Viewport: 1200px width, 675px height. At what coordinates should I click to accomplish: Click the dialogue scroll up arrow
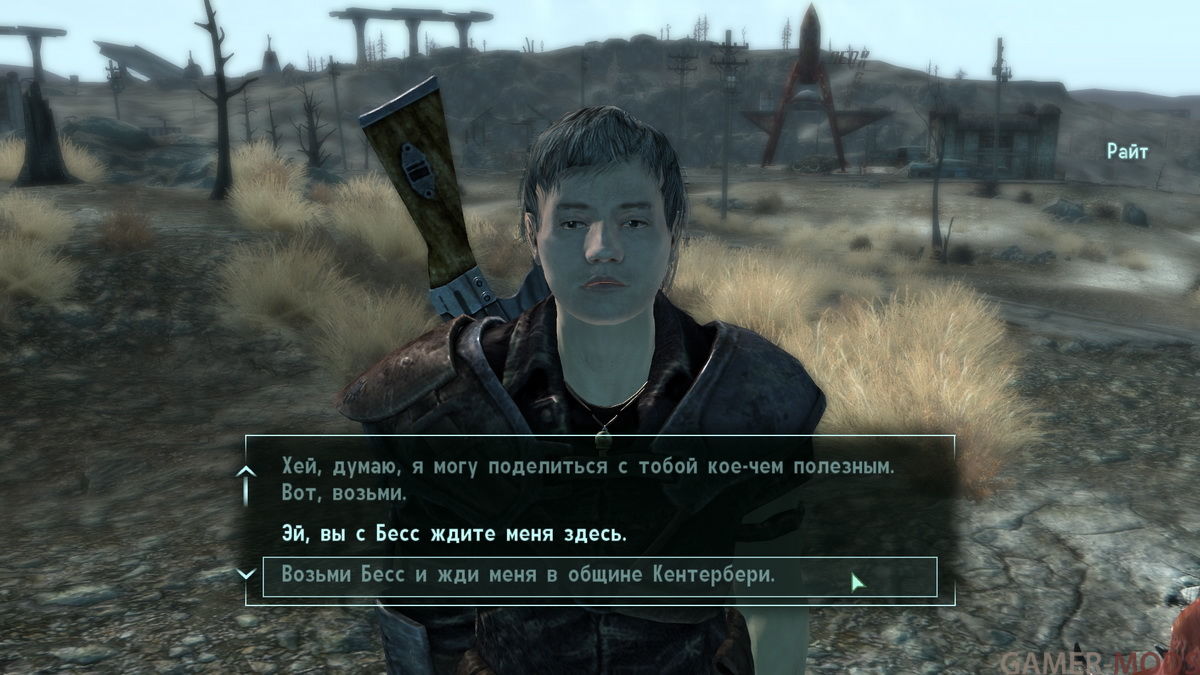[x=246, y=471]
